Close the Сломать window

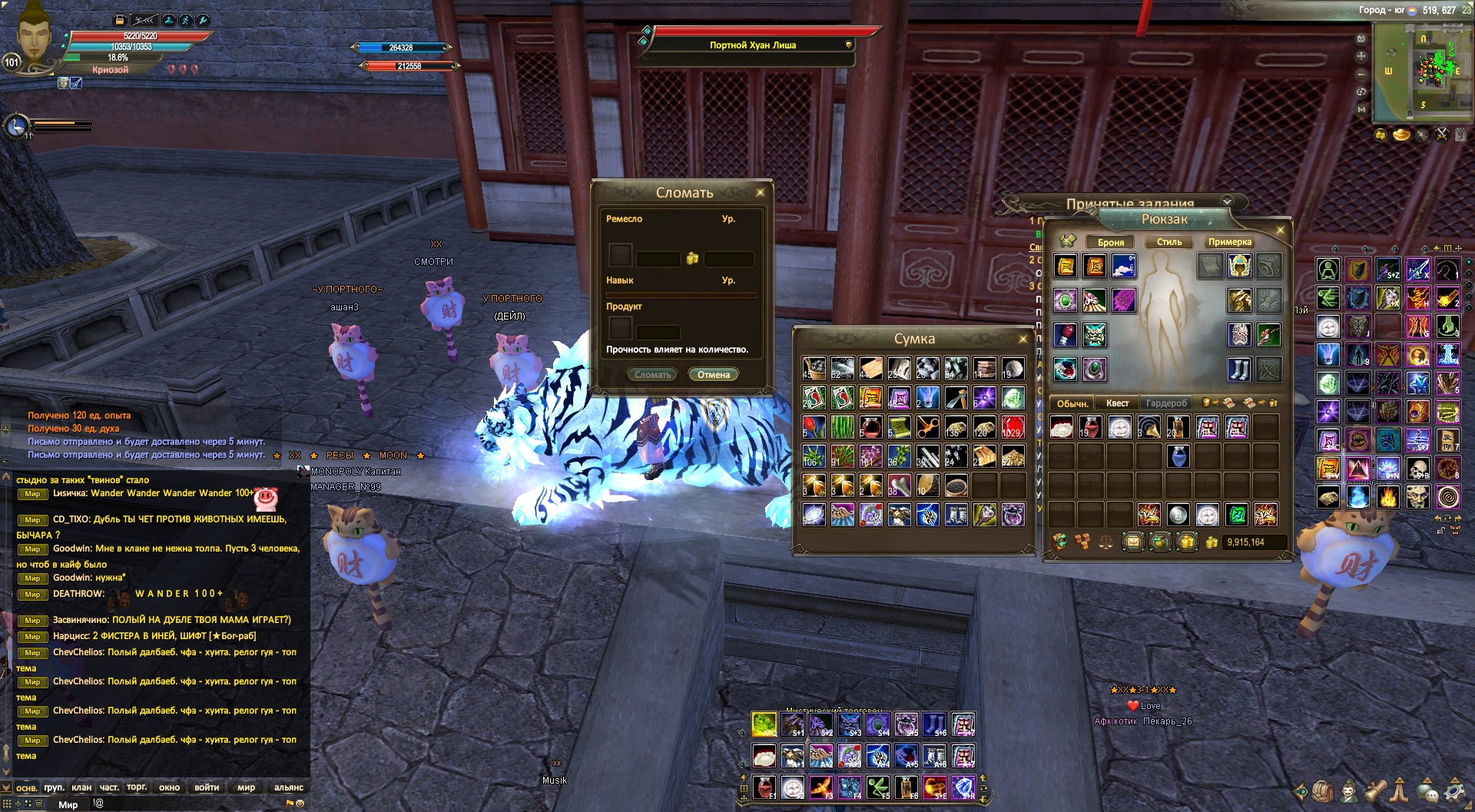(x=760, y=193)
